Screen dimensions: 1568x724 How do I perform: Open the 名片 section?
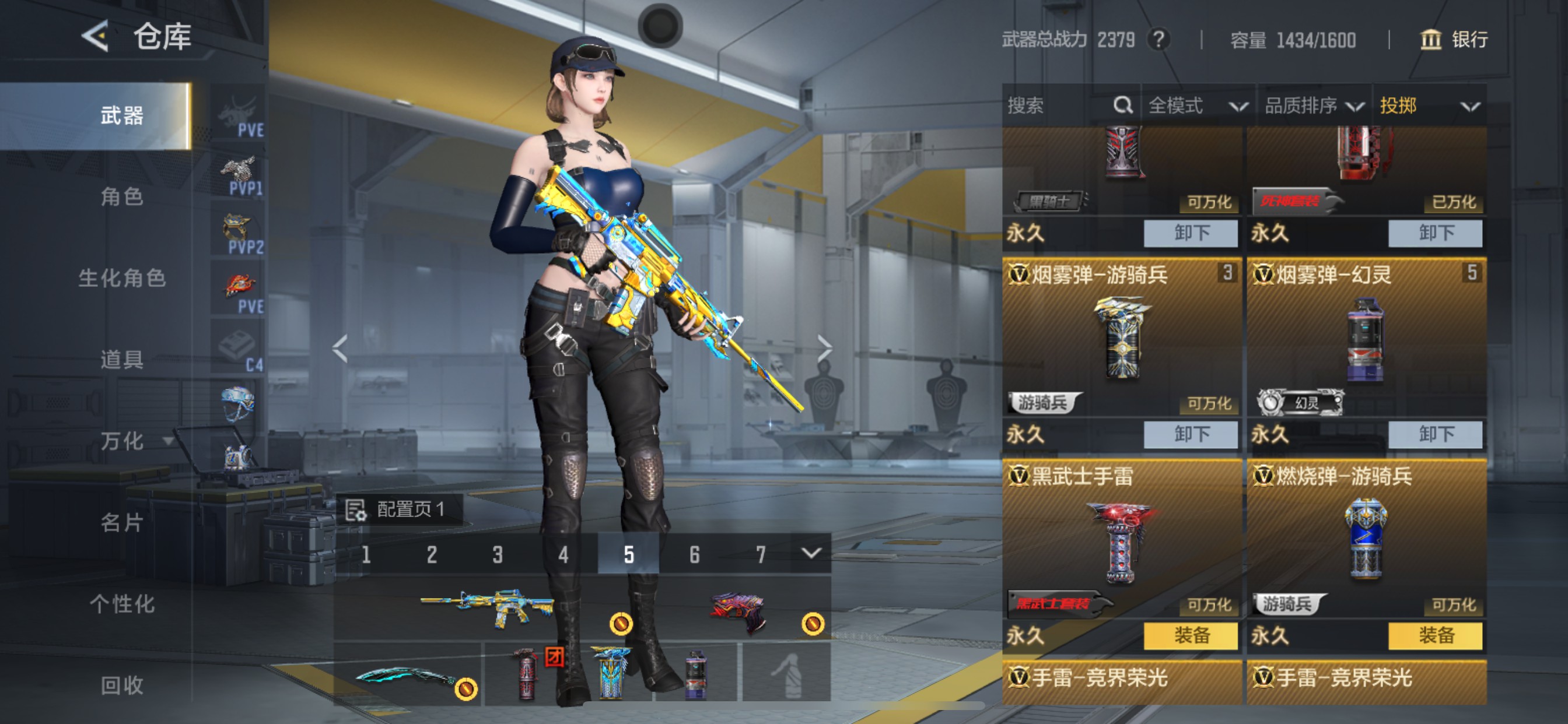[122, 523]
